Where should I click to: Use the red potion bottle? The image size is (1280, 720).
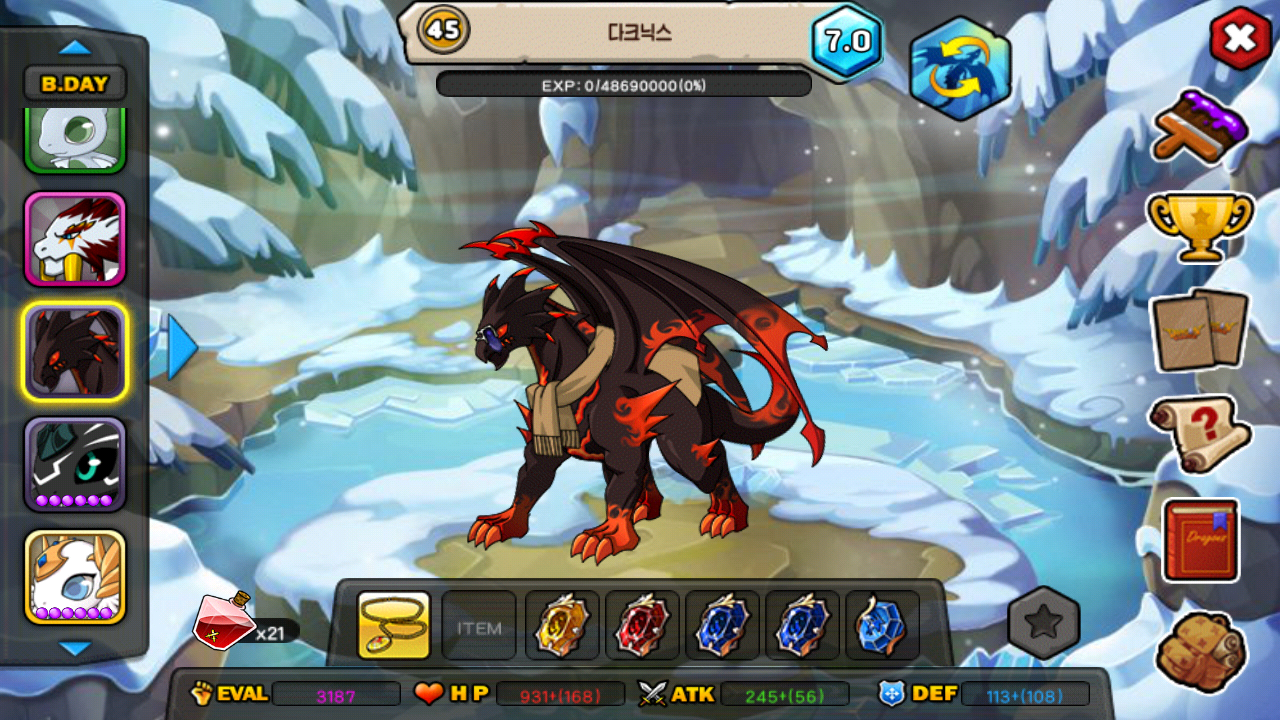224,619
